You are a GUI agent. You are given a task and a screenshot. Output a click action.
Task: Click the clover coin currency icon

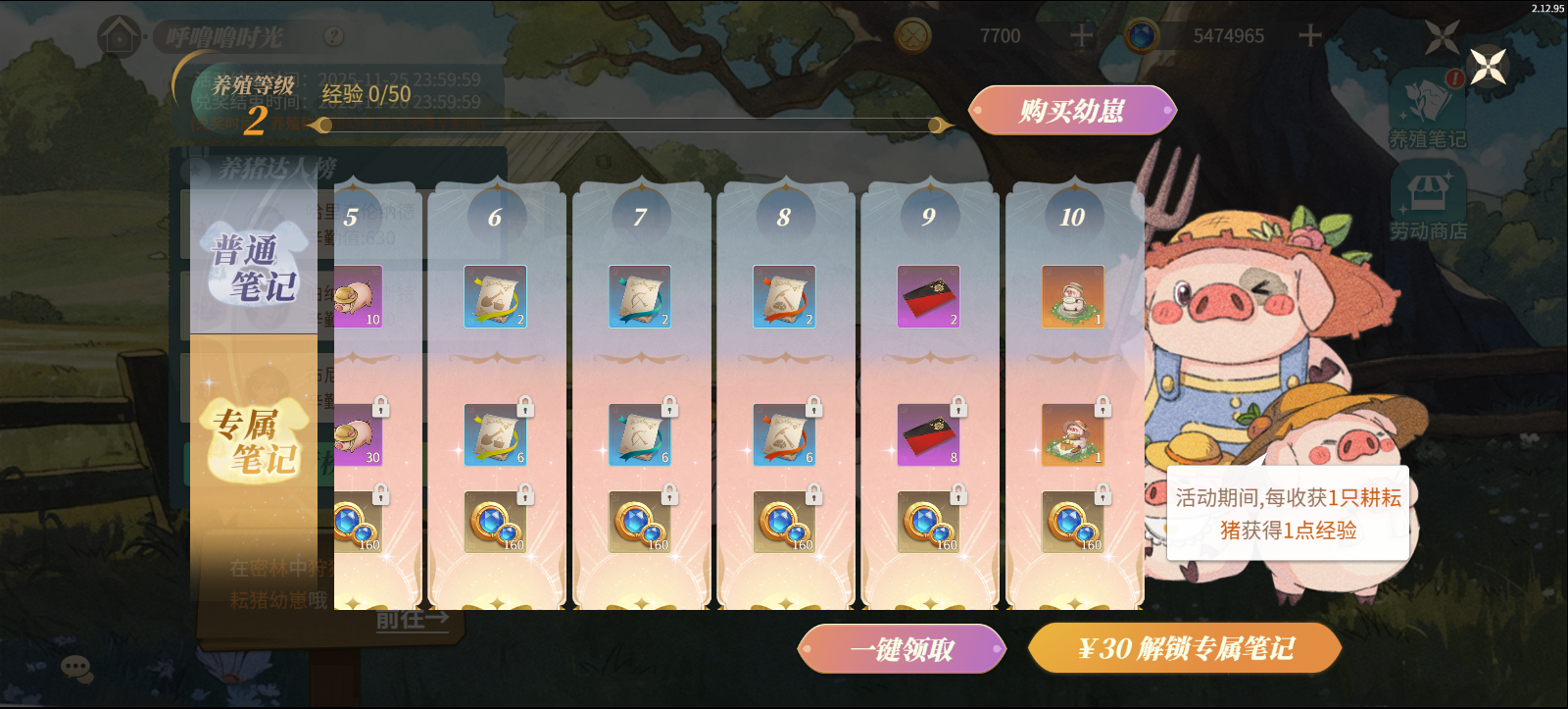(x=912, y=36)
